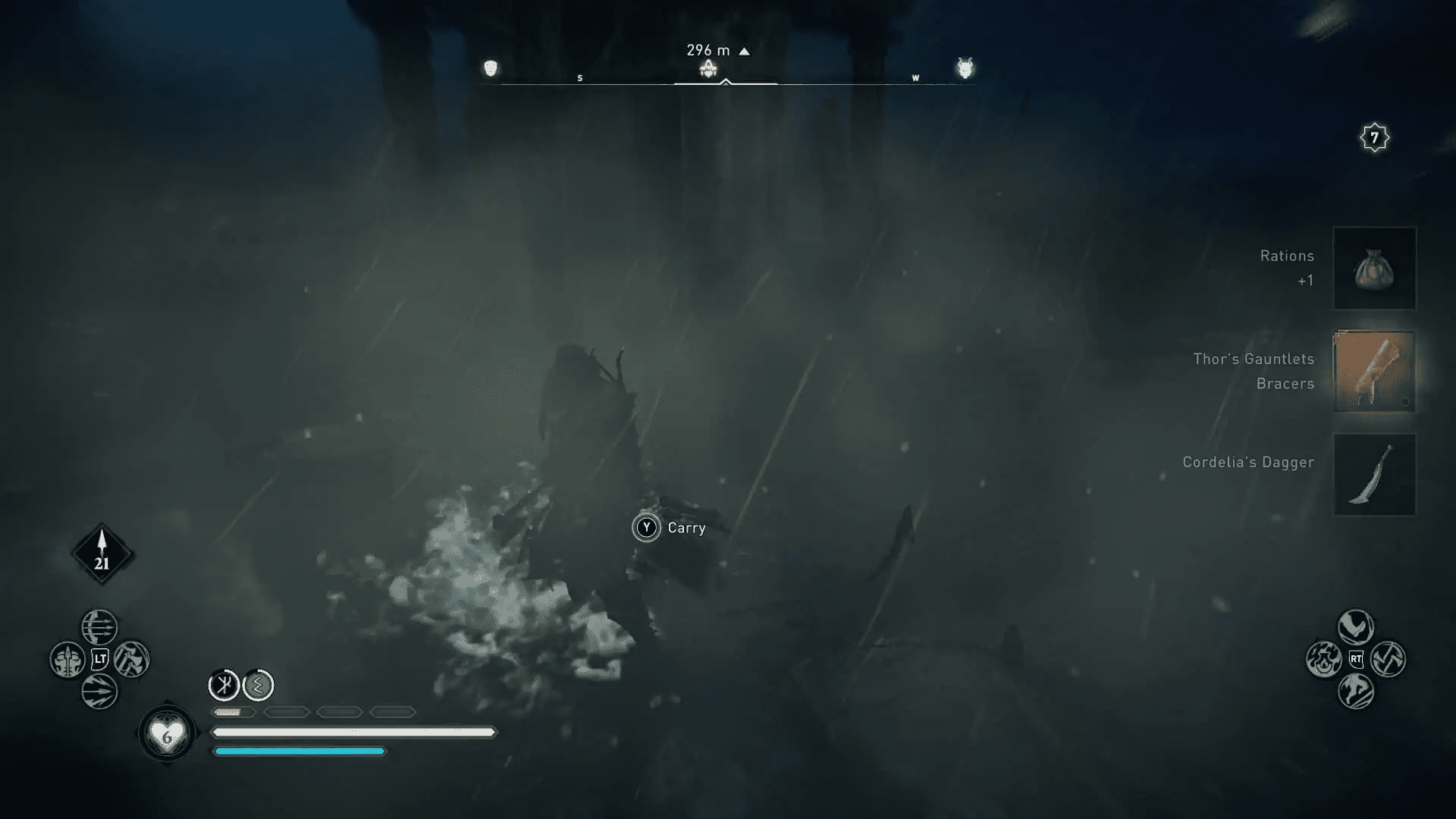Select the leaping strike ability icon

tap(1356, 691)
